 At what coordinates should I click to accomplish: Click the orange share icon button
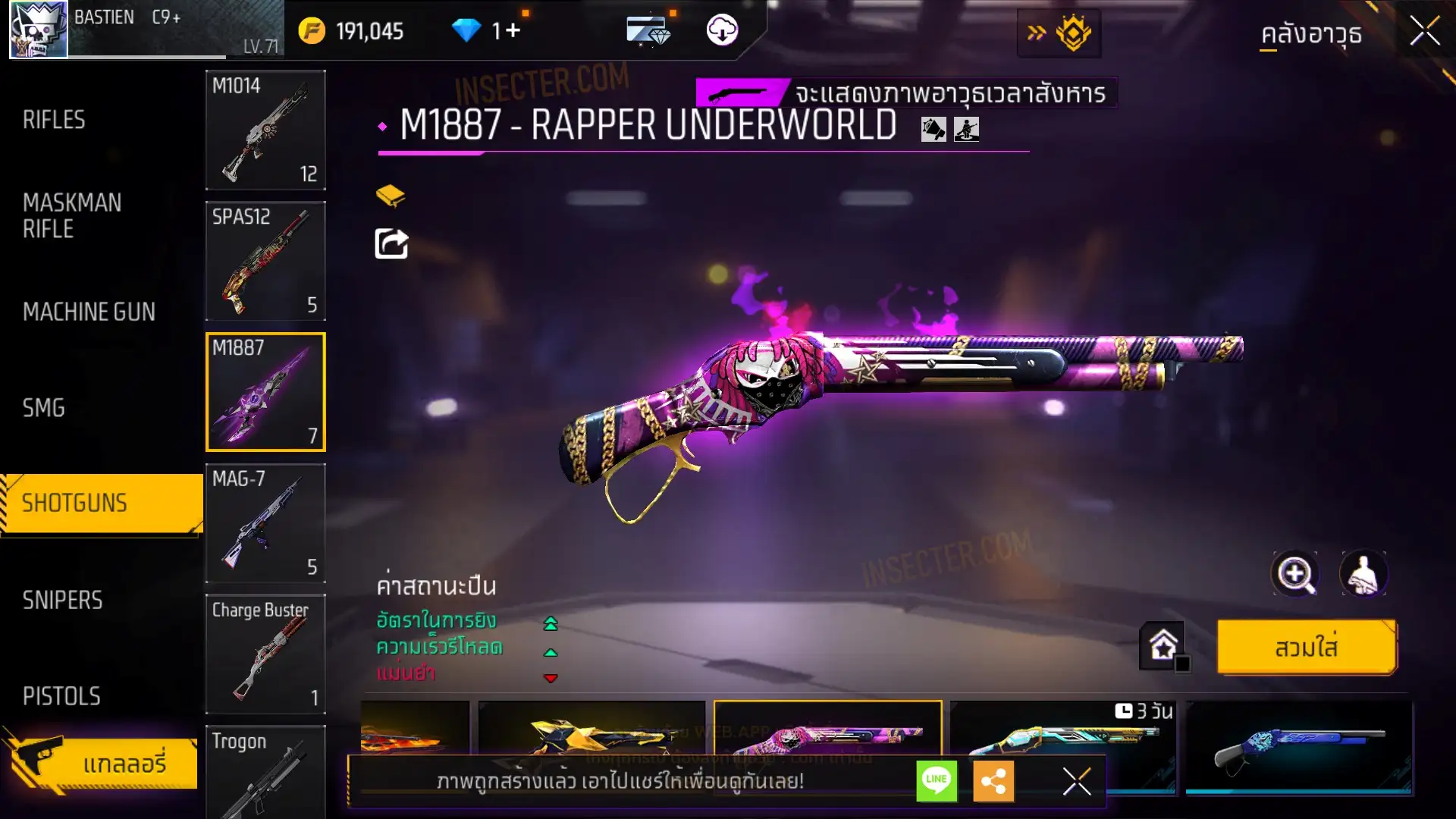tap(993, 781)
